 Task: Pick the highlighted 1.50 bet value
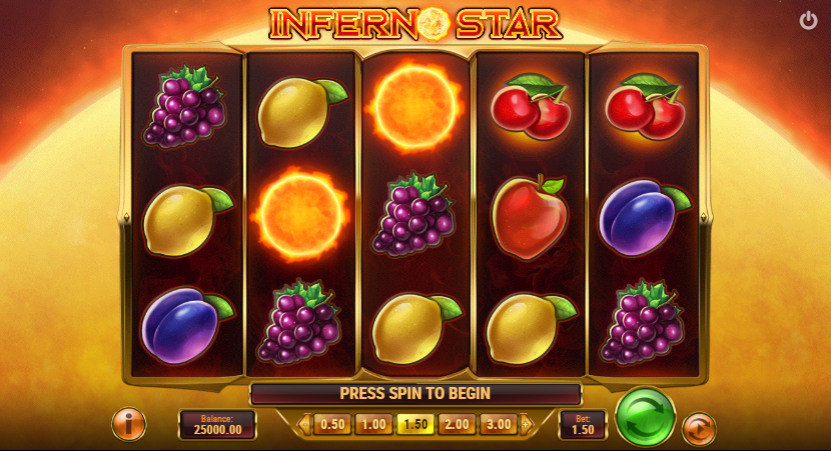pos(414,424)
